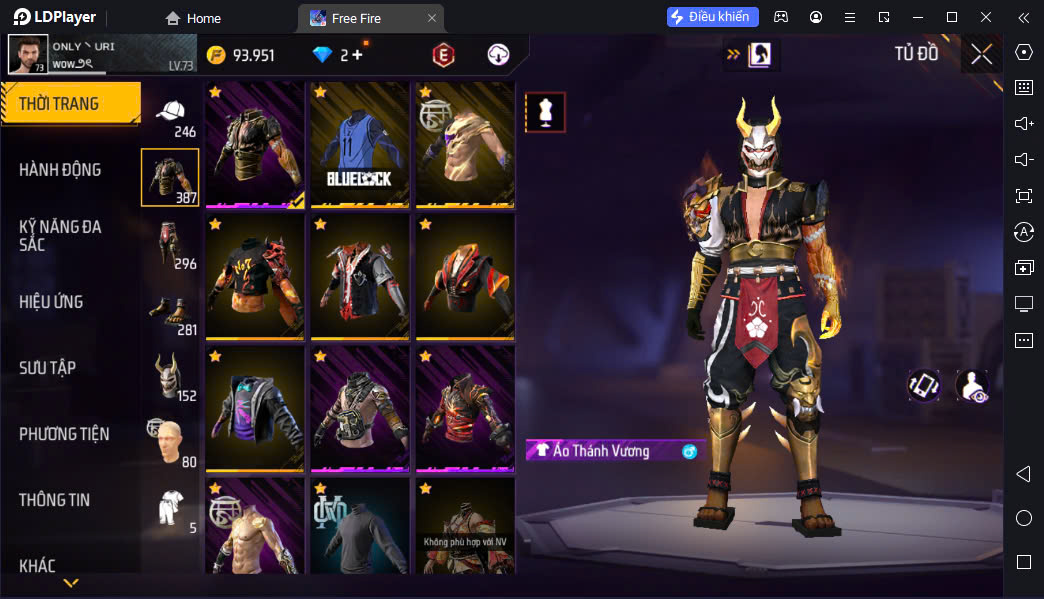
Task: Open the HIỆU ỨNG section
Action: pos(51,302)
